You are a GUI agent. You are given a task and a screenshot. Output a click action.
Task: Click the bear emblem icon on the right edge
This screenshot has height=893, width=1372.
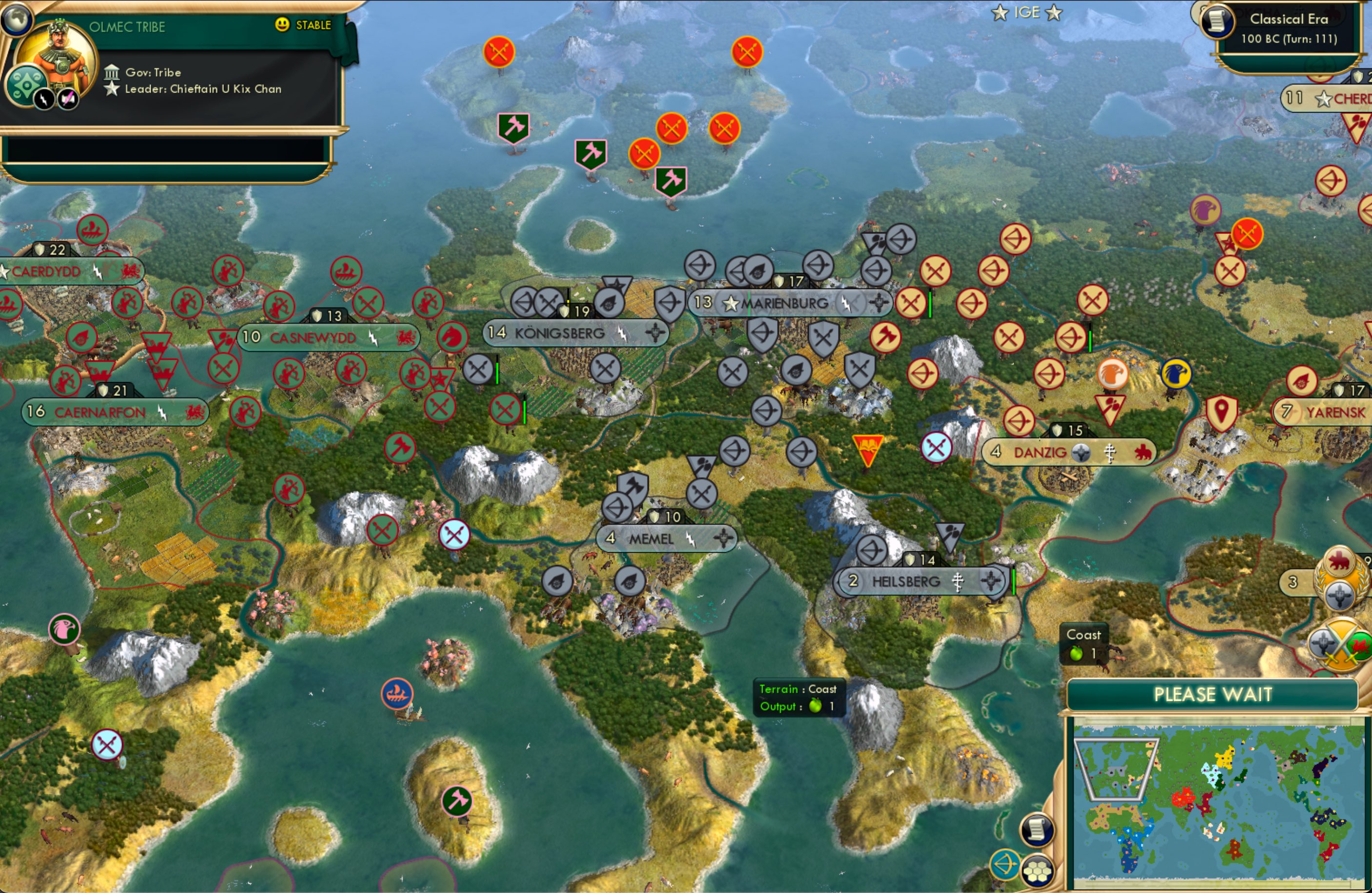coord(1338,561)
